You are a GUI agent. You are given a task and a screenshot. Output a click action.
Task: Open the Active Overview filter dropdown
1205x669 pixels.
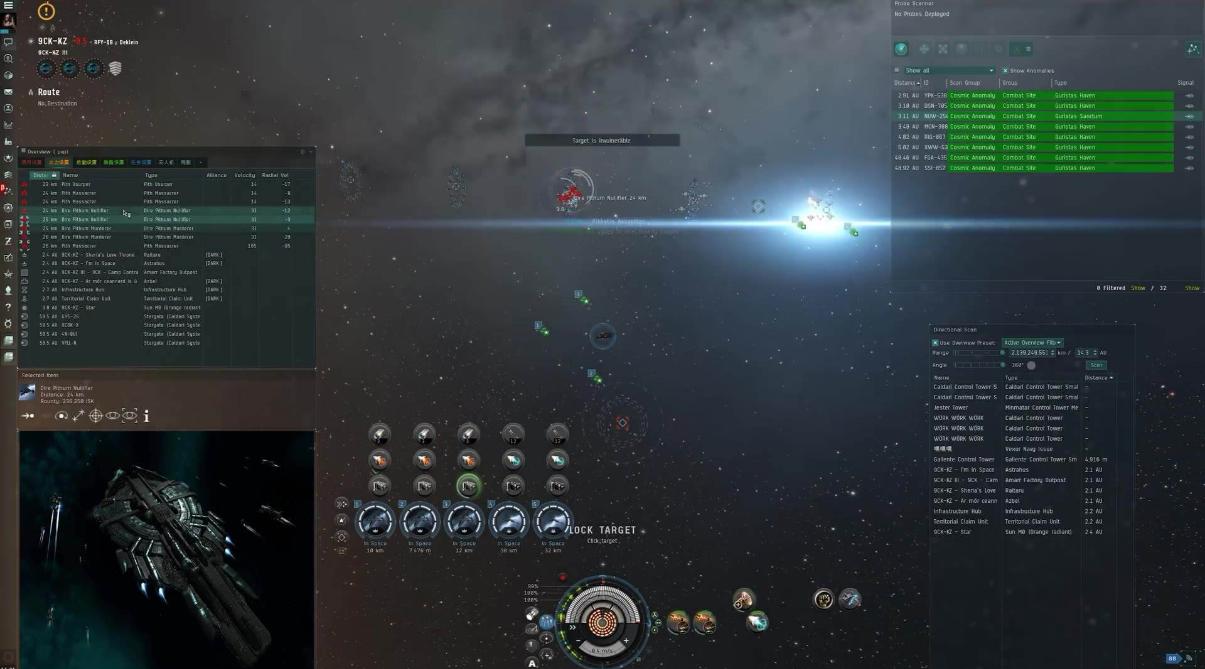pyautogui.click(x=1033, y=343)
